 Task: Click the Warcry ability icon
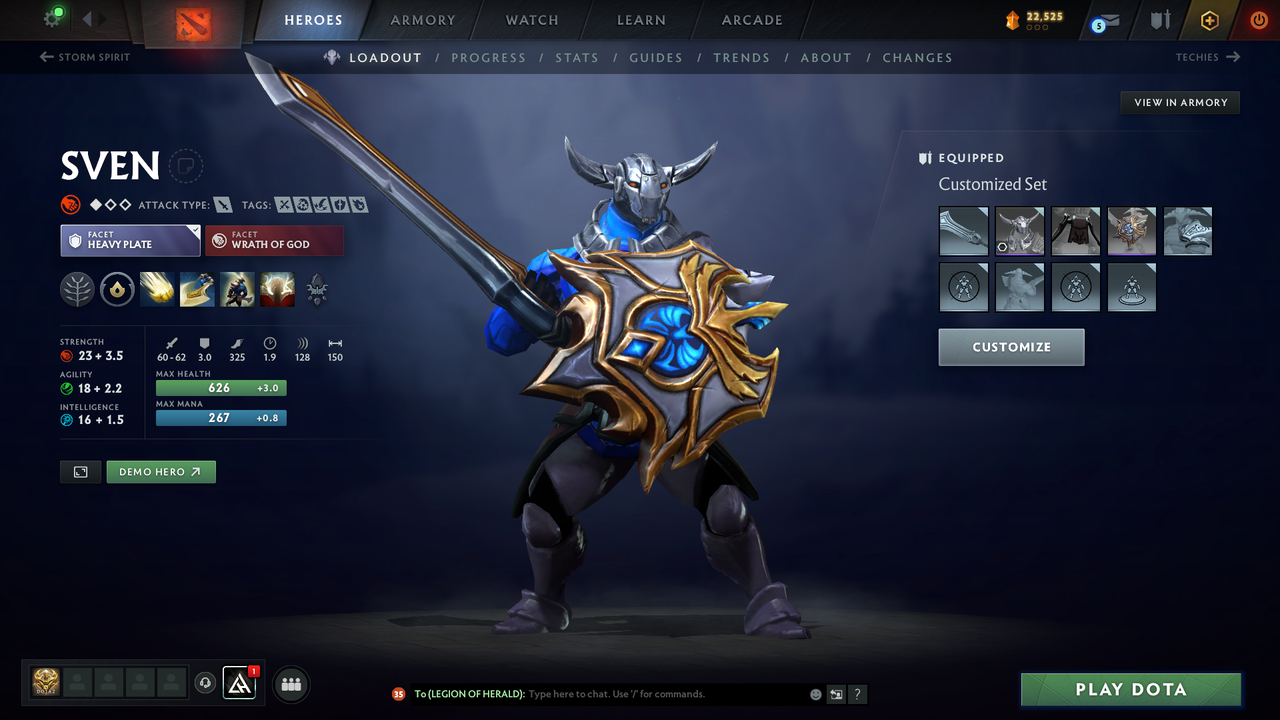coord(237,289)
